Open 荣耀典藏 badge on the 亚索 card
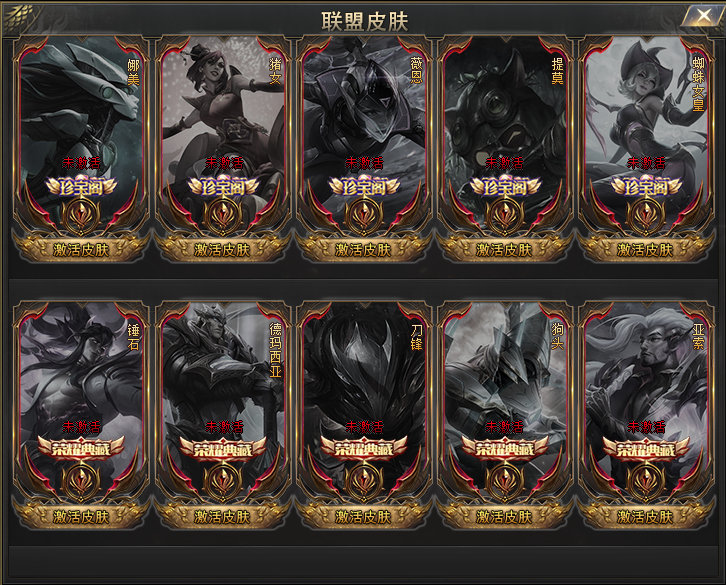726x585 pixels. click(x=645, y=449)
